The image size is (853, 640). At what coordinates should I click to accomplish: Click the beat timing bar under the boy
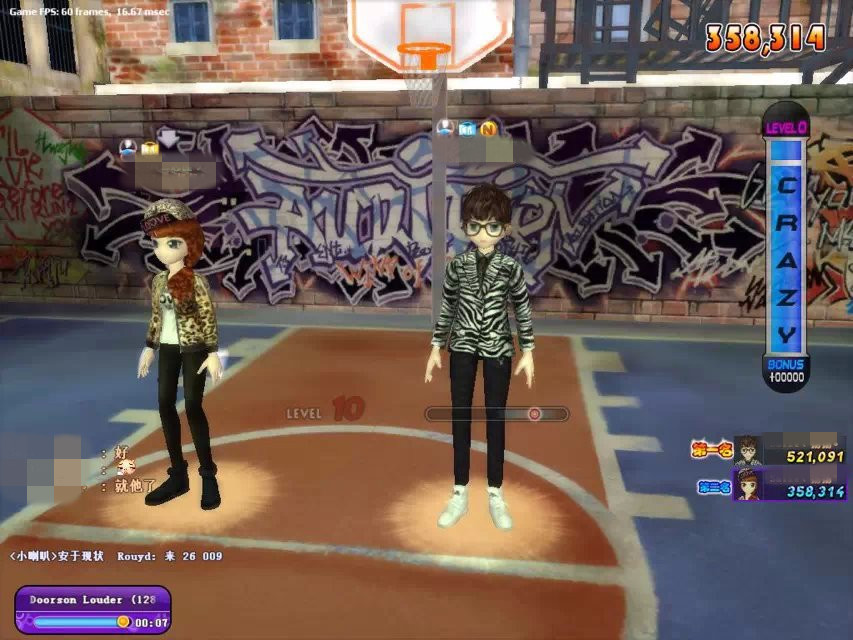[x=497, y=413]
